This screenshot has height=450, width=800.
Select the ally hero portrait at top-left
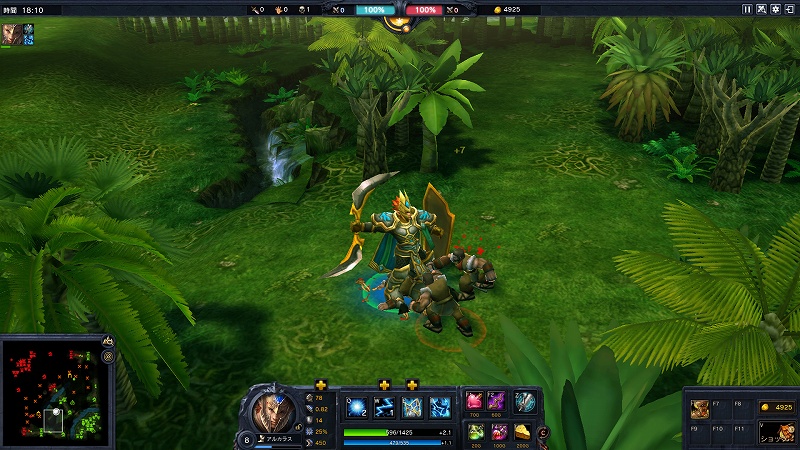(x=11, y=33)
